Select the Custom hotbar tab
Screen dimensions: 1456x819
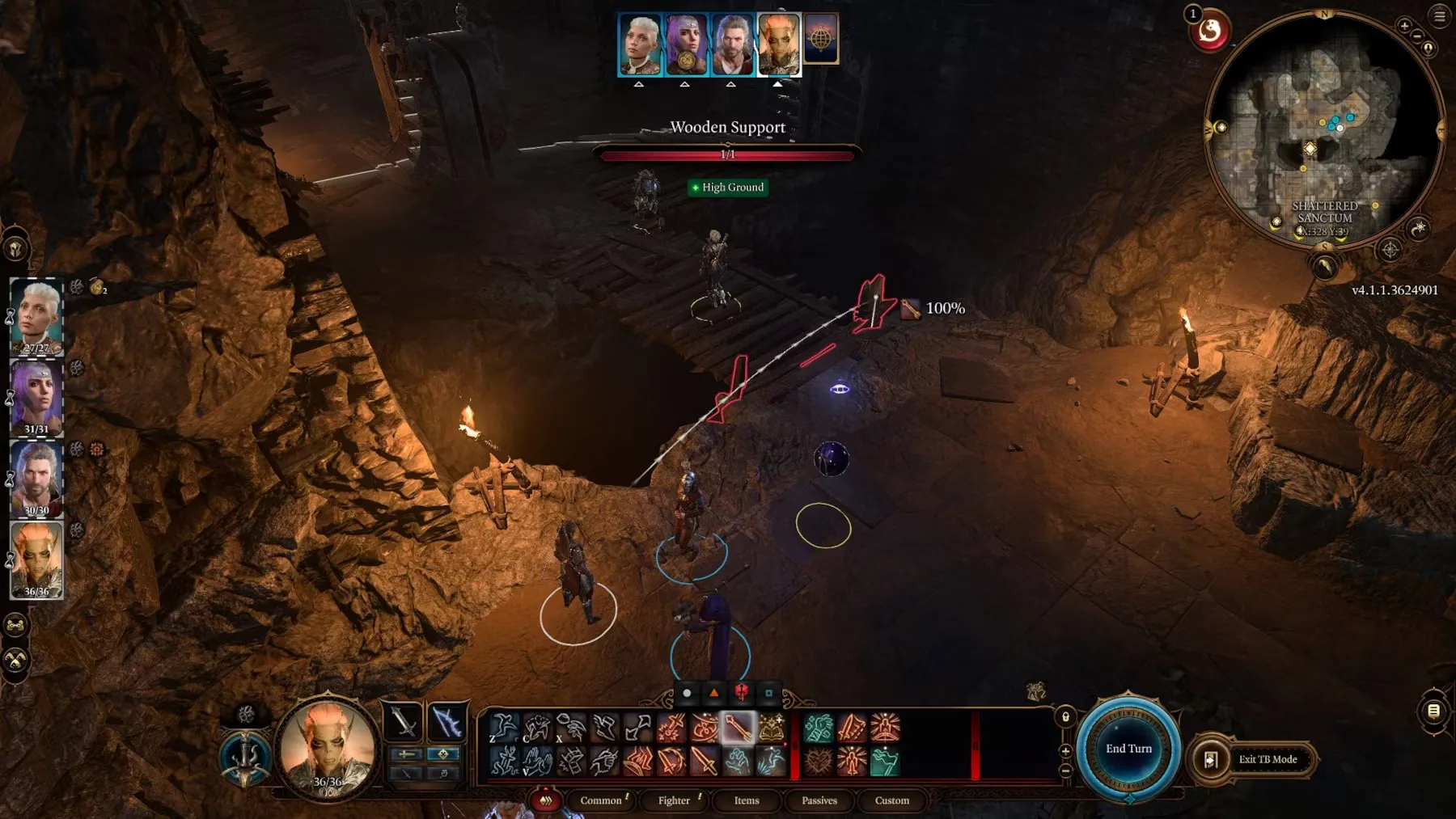tap(892, 800)
